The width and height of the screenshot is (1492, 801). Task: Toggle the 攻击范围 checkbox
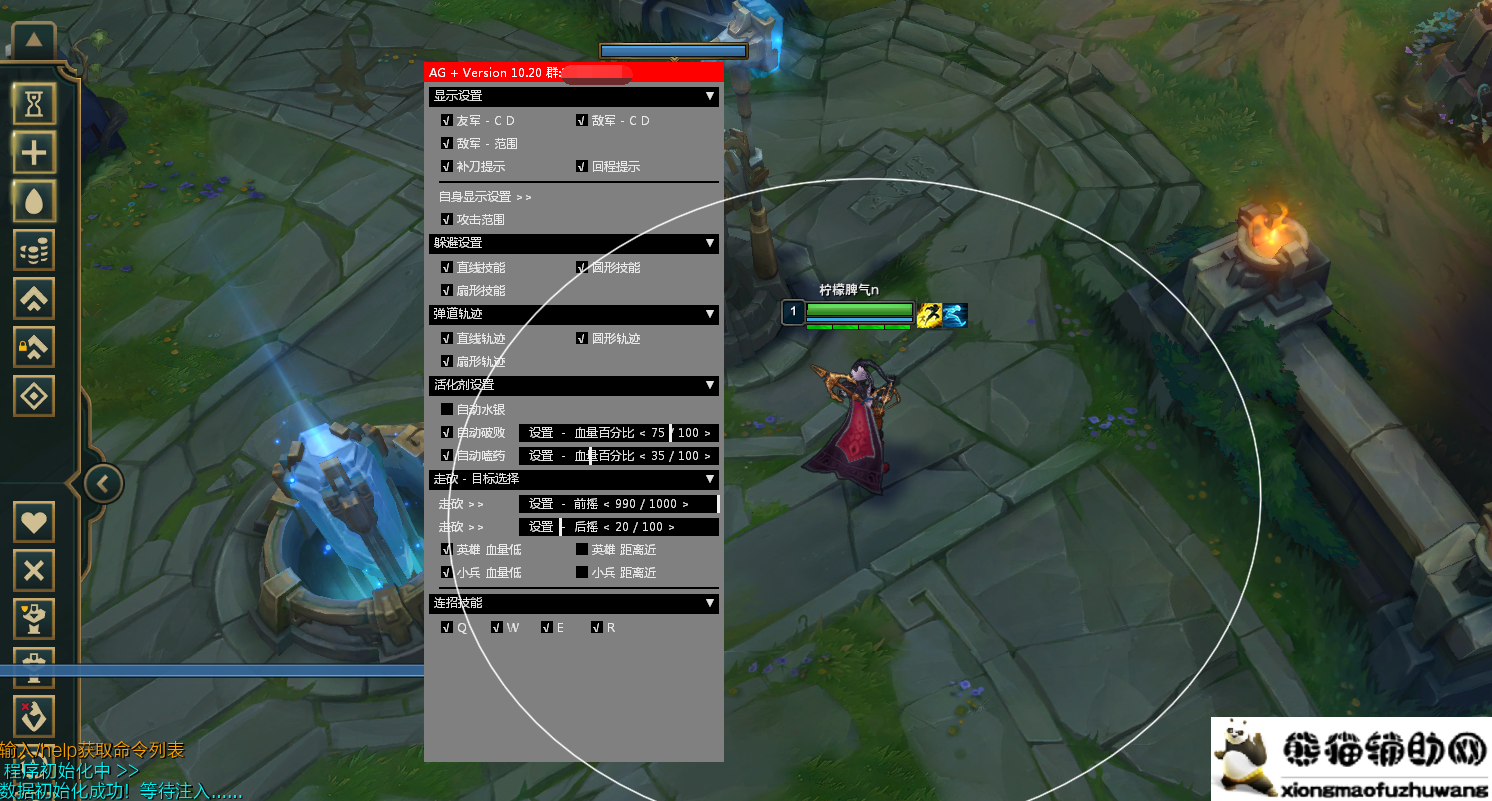447,219
